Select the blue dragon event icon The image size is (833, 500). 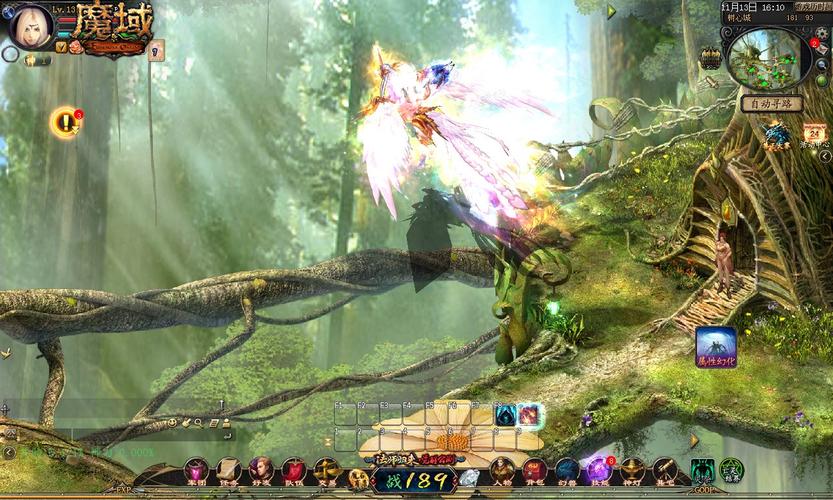pos(777,134)
